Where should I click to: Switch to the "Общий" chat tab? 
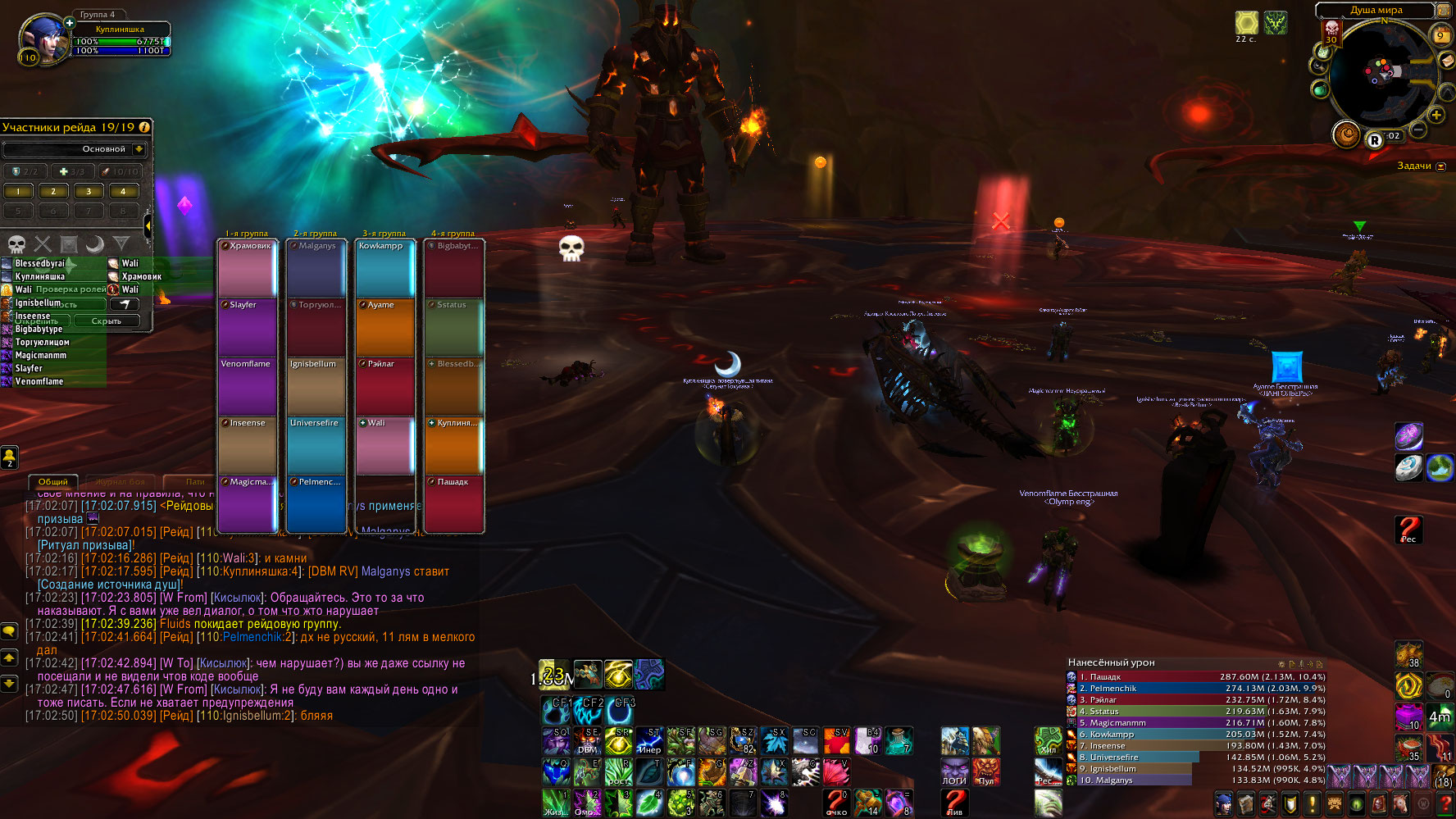(x=52, y=482)
